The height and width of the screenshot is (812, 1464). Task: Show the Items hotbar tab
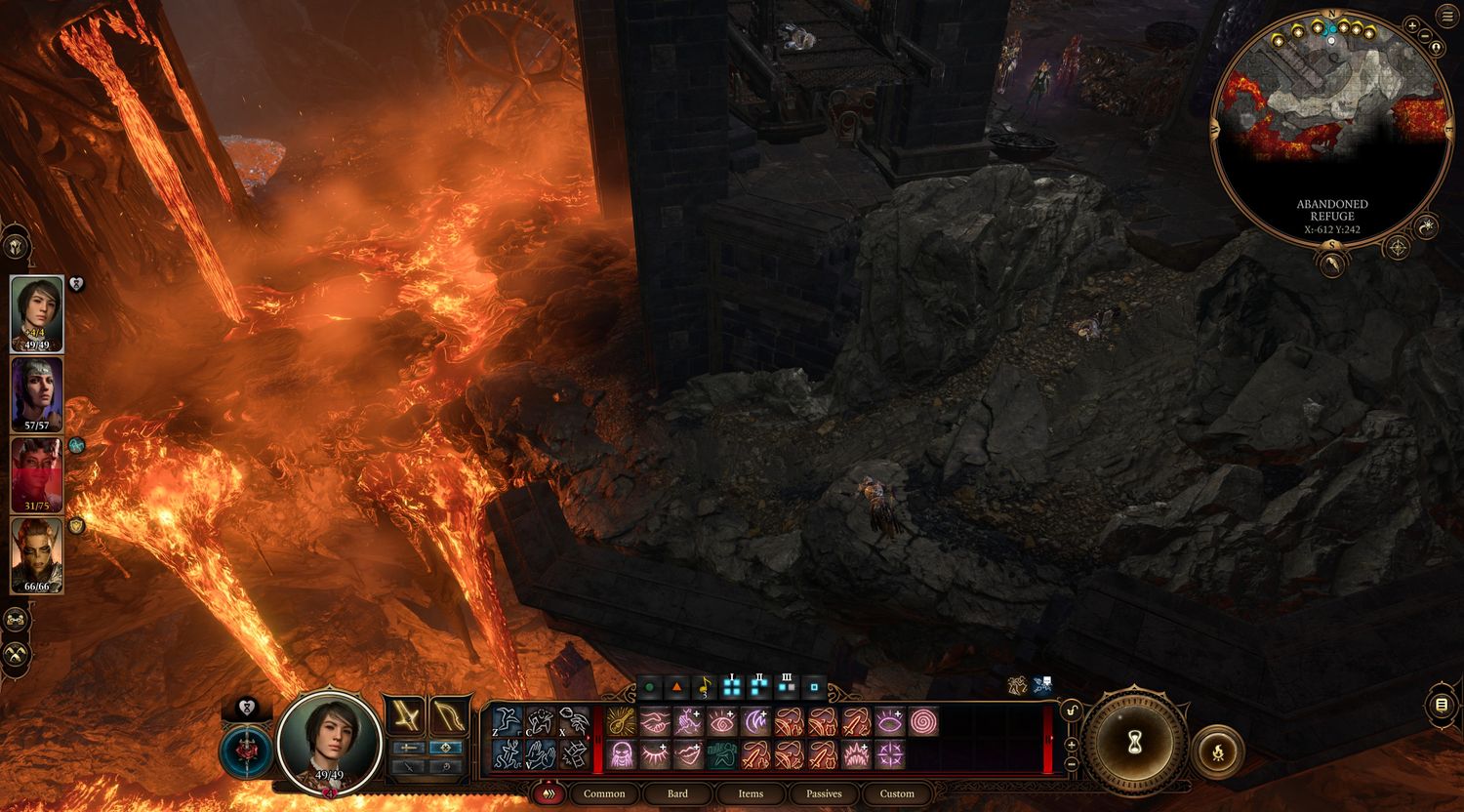point(751,793)
